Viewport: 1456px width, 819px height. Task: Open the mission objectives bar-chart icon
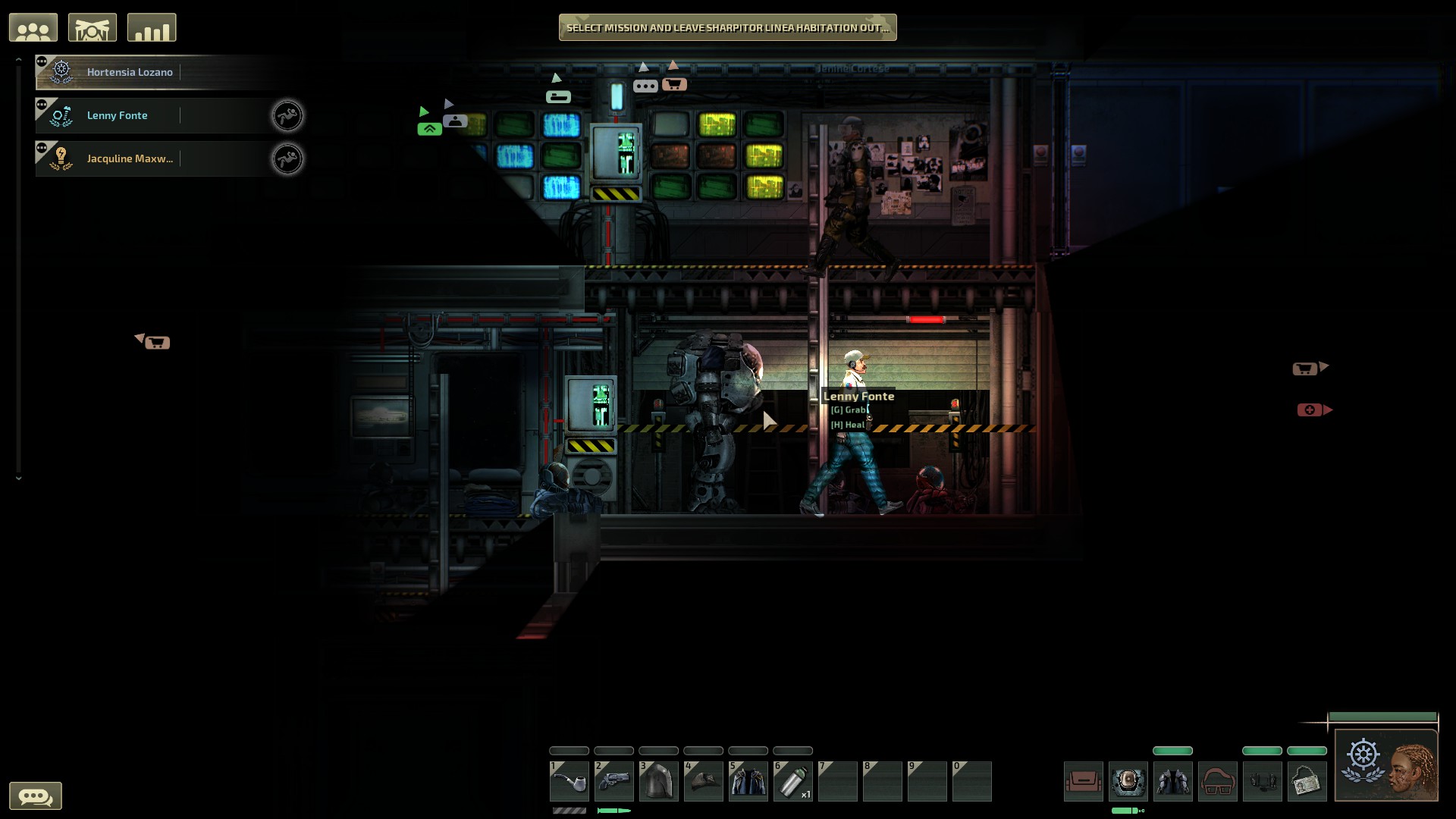coord(151,27)
